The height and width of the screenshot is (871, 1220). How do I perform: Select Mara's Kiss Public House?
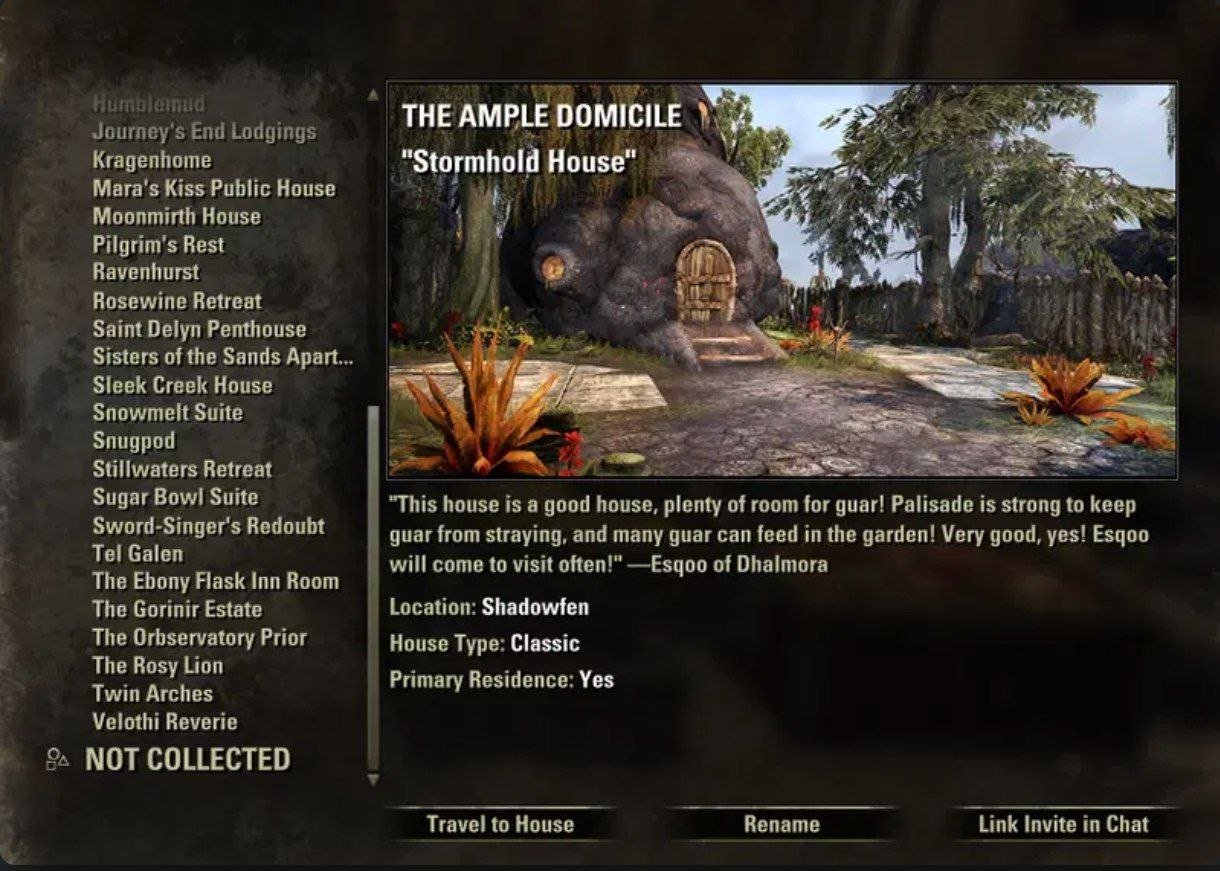(214, 188)
